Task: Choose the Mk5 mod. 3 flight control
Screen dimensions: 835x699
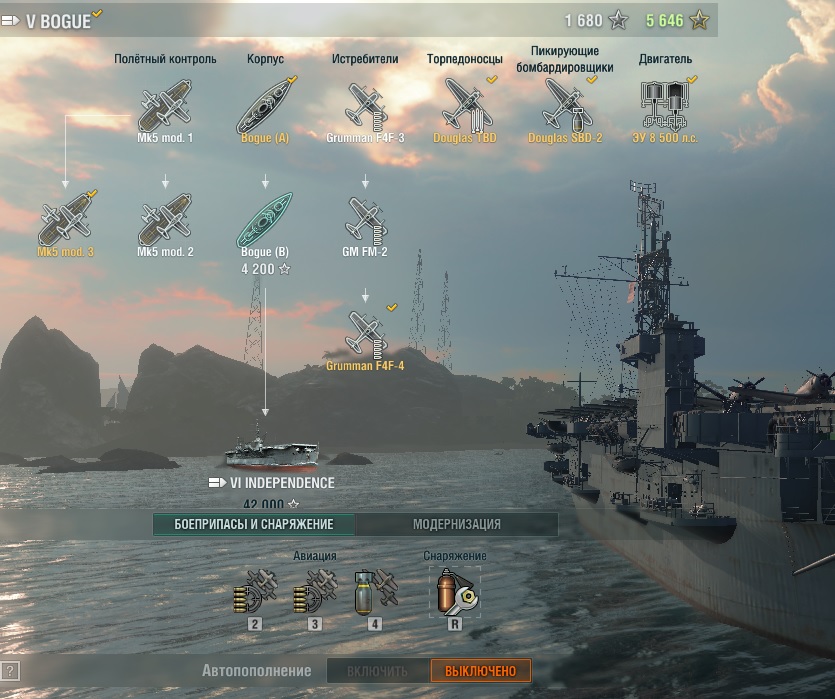Action: point(65,219)
